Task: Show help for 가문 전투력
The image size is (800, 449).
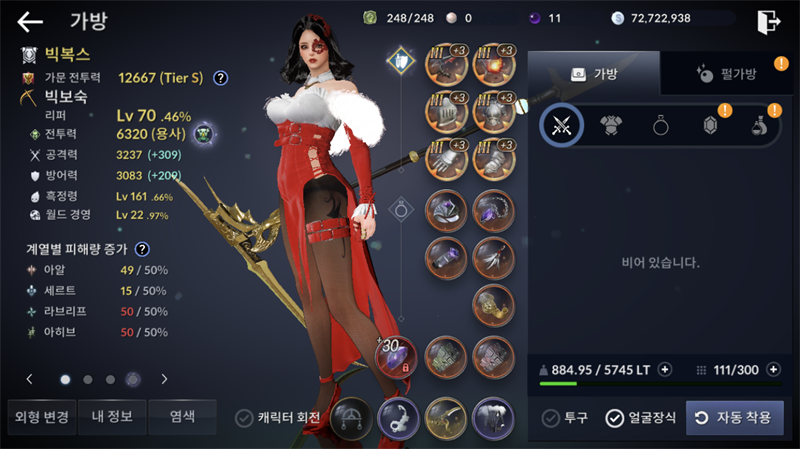Action: pyautogui.click(x=221, y=77)
